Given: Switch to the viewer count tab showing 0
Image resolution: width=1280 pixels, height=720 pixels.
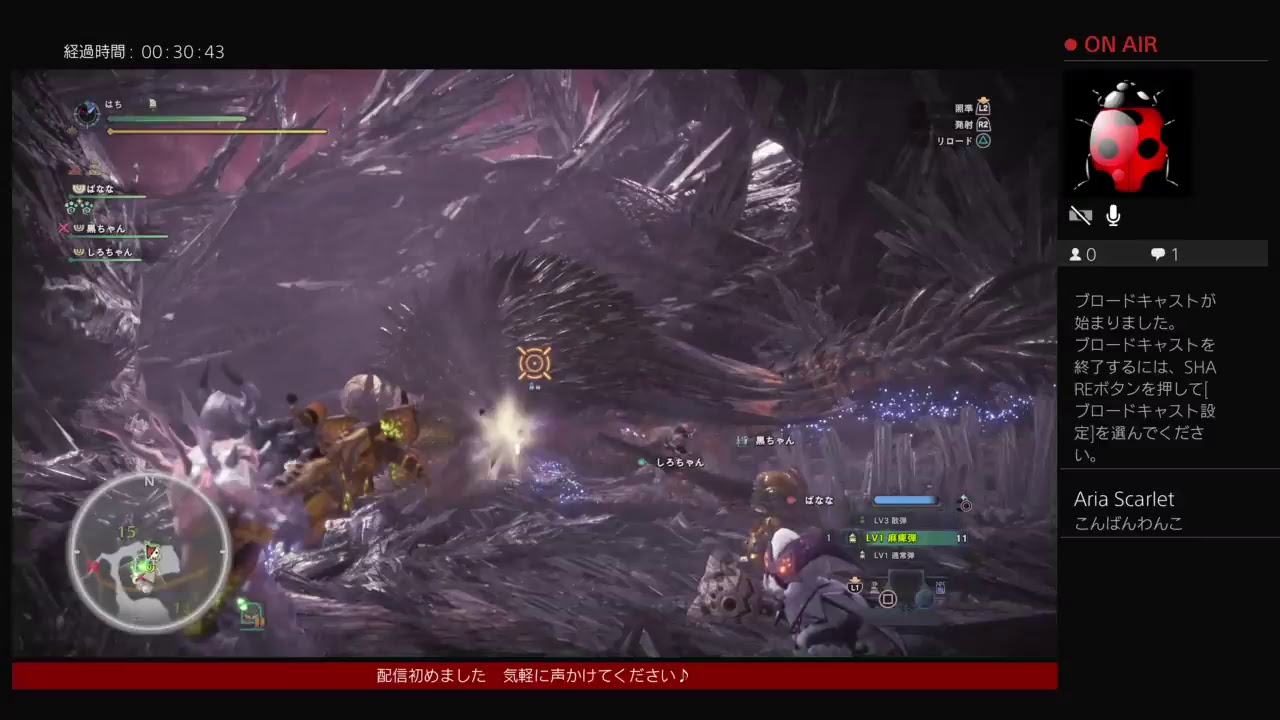Looking at the screenshot, I should pyautogui.click(x=1085, y=254).
